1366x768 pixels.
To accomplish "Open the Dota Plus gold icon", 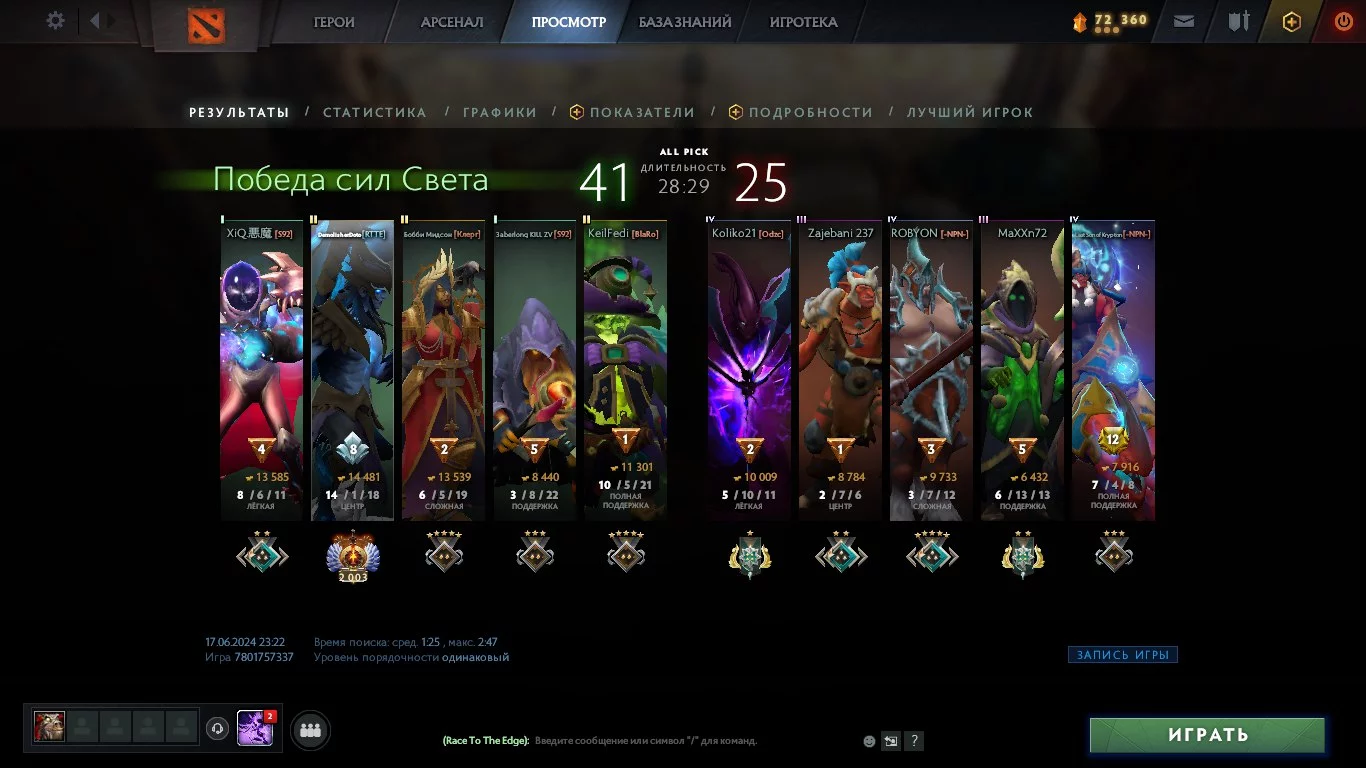I will (1291, 22).
